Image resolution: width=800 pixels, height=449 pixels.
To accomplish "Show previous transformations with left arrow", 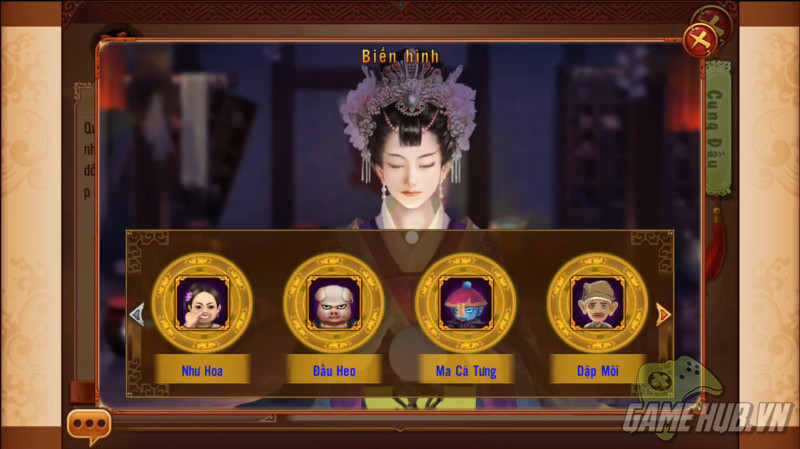I will pos(137,314).
